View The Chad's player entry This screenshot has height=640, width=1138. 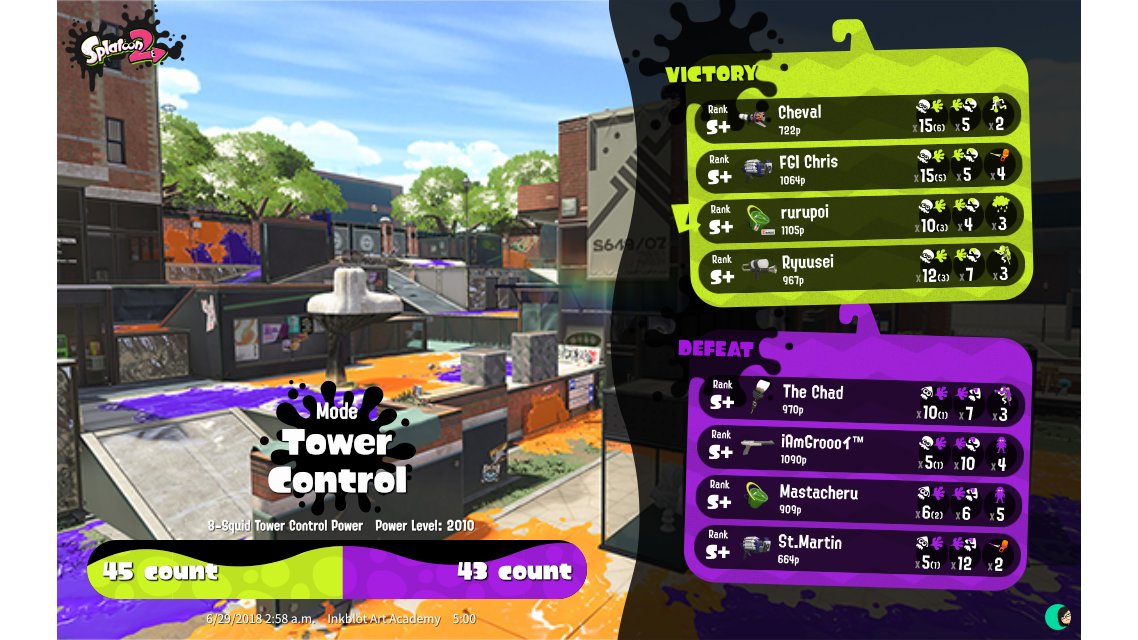[x=857, y=398]
